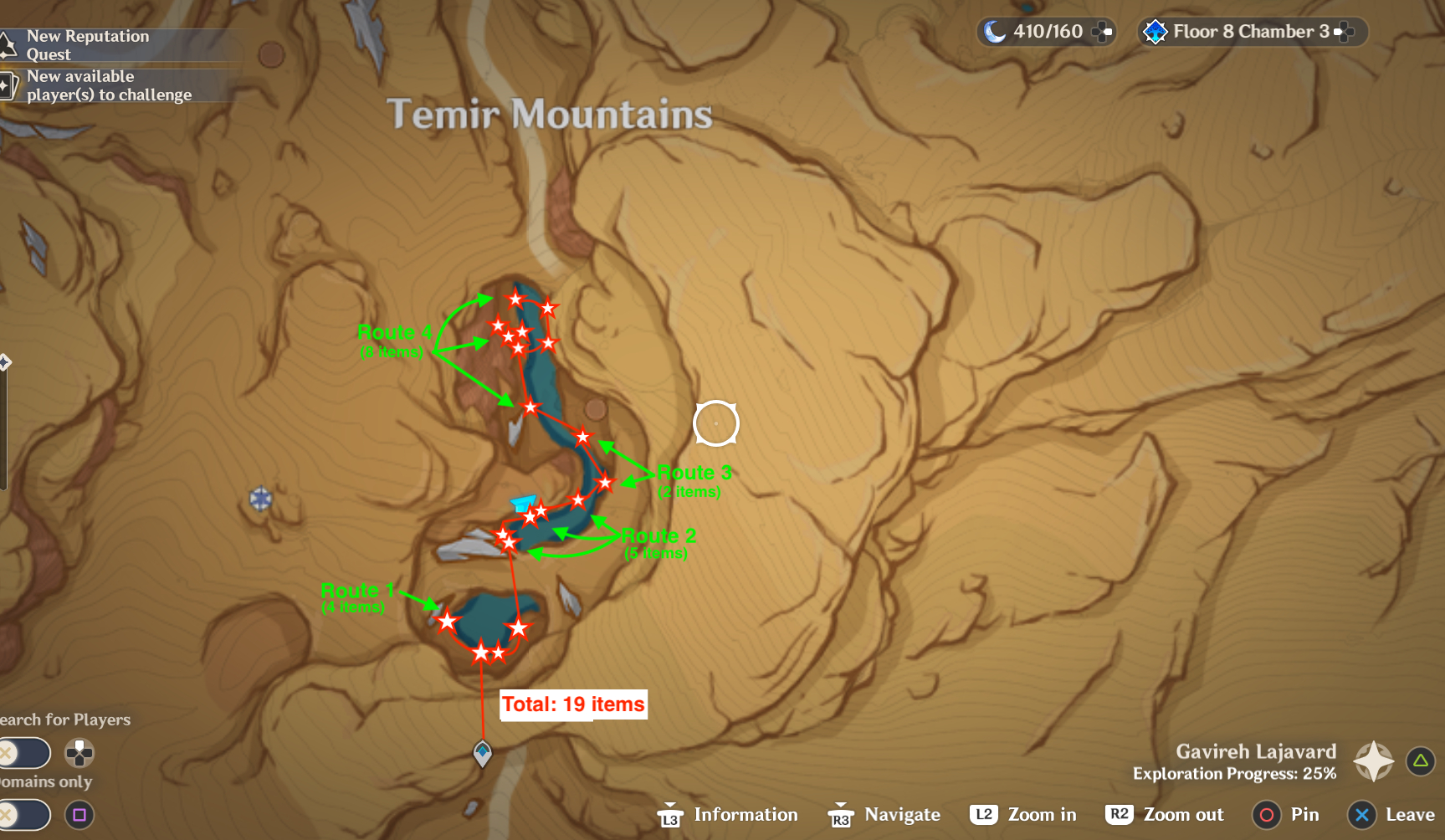Click a red star marker on Route 1
Image resolution: width=1445 pixels, height=840 pixels.
point(448,622)
